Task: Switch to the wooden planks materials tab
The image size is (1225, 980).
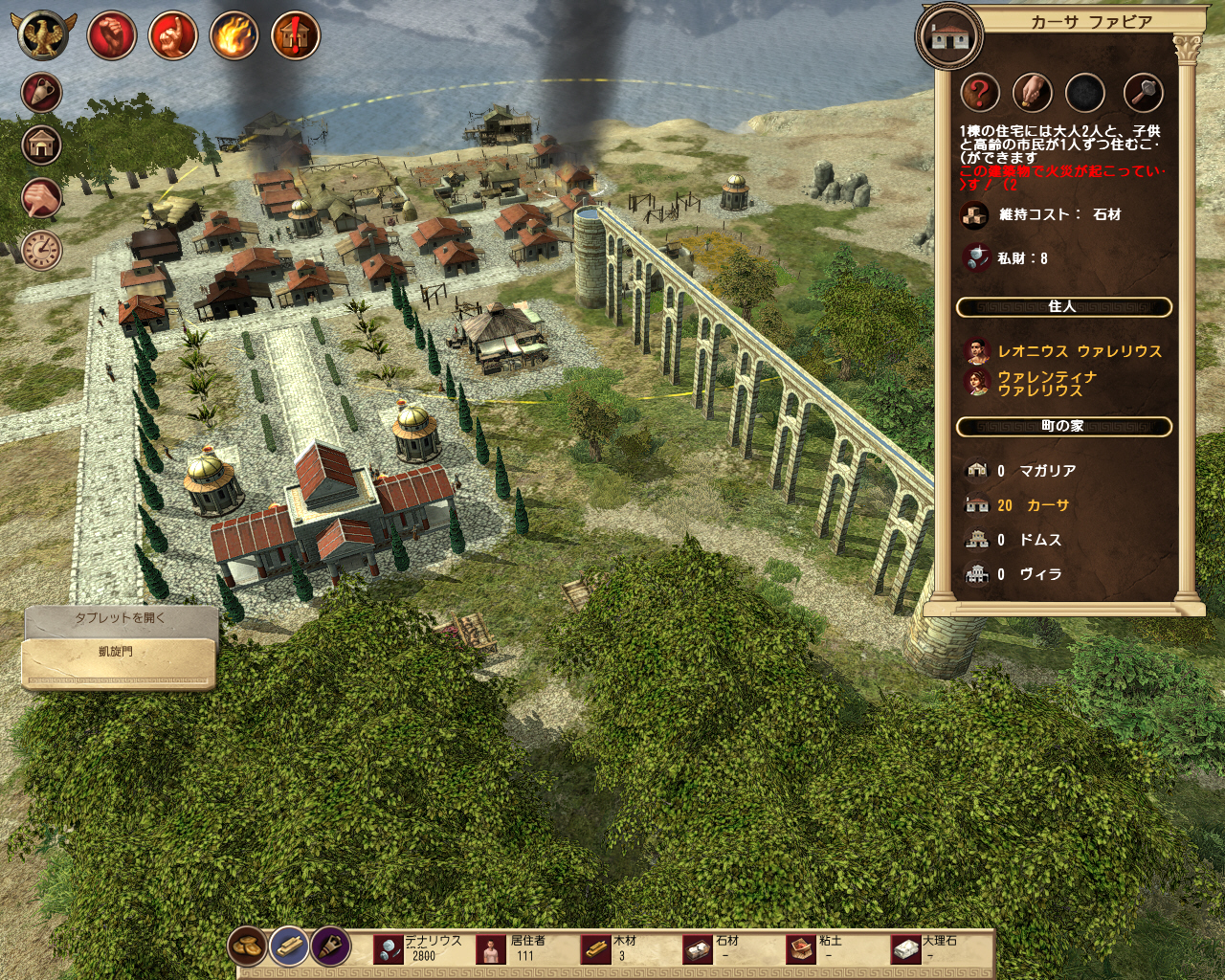Action: click(289, 947)
